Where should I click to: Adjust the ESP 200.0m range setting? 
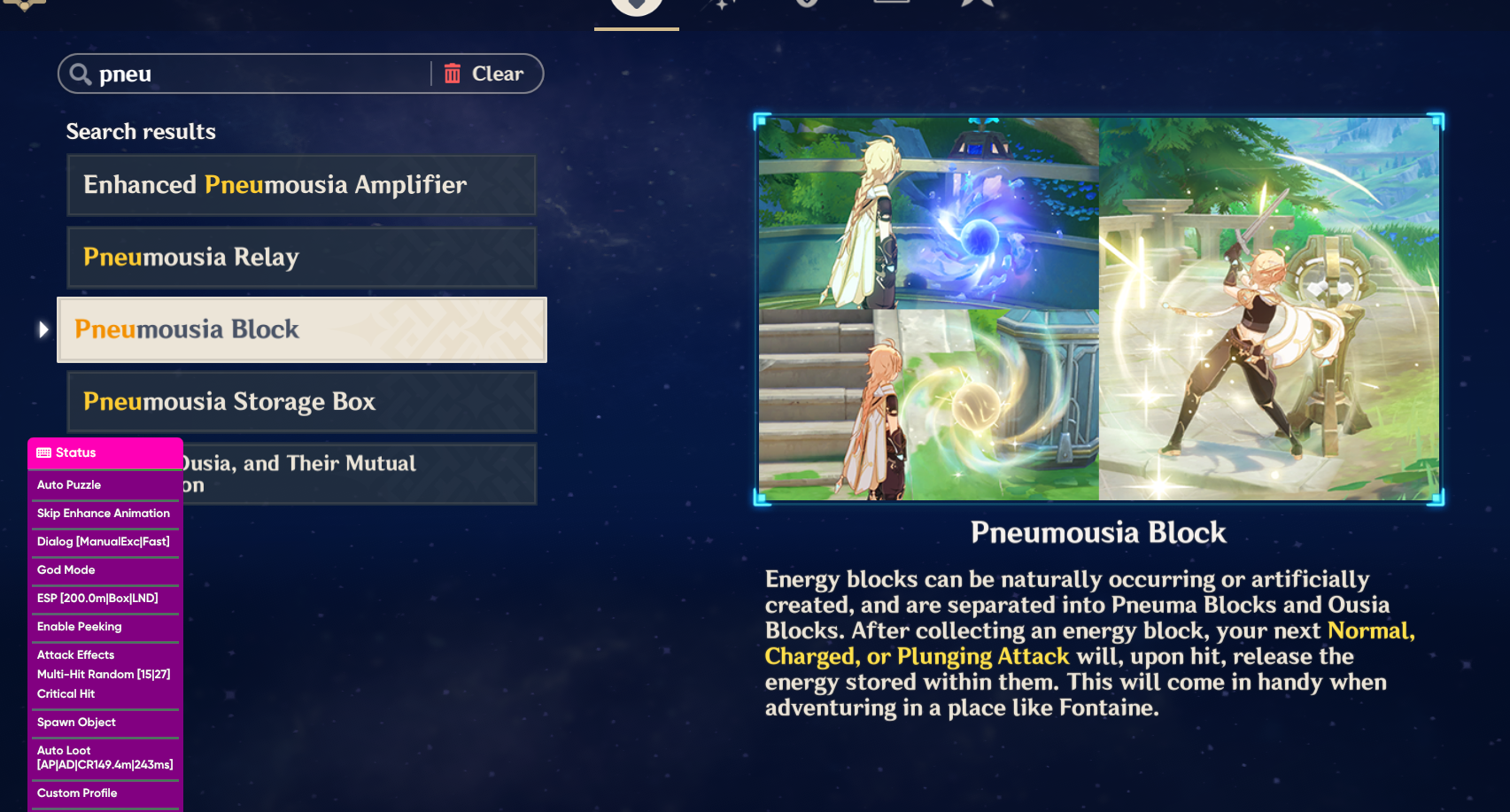pyautogui.click(x=98, y=599)
